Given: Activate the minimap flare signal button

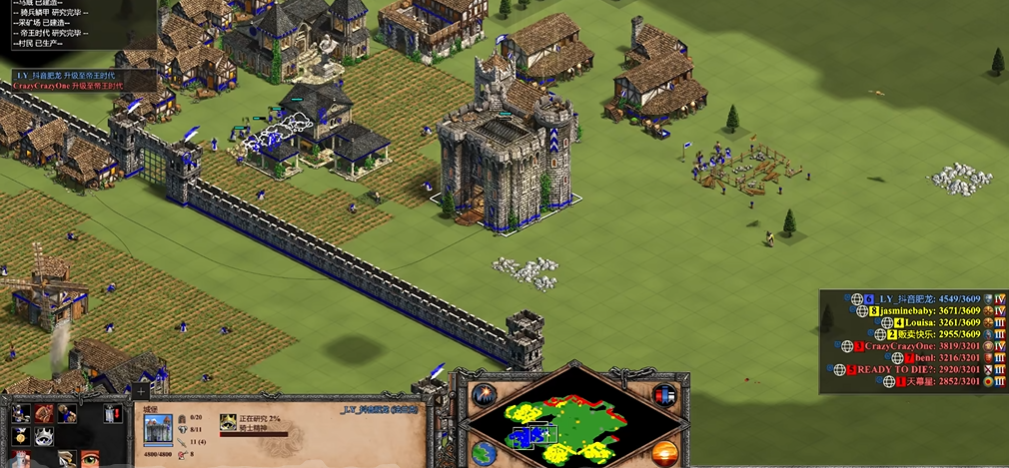Looking at the screenshot, I should coord(485,394).
